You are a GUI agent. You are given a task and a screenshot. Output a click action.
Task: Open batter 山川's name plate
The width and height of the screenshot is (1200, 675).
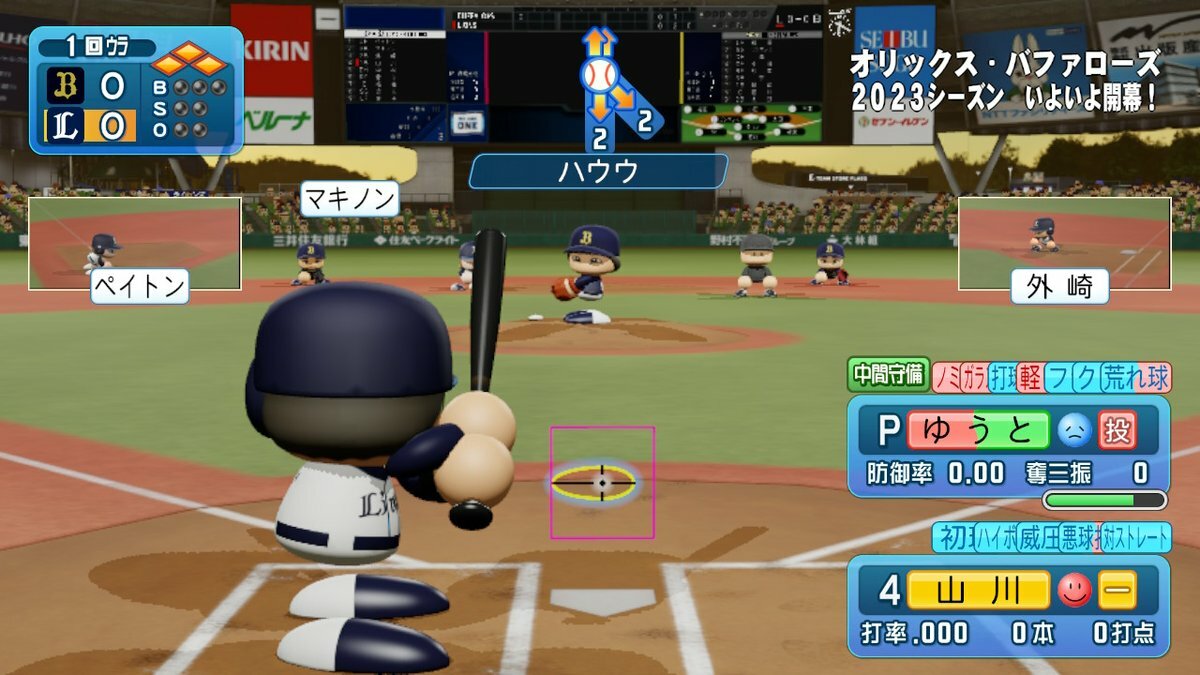(x=978, y=591)
